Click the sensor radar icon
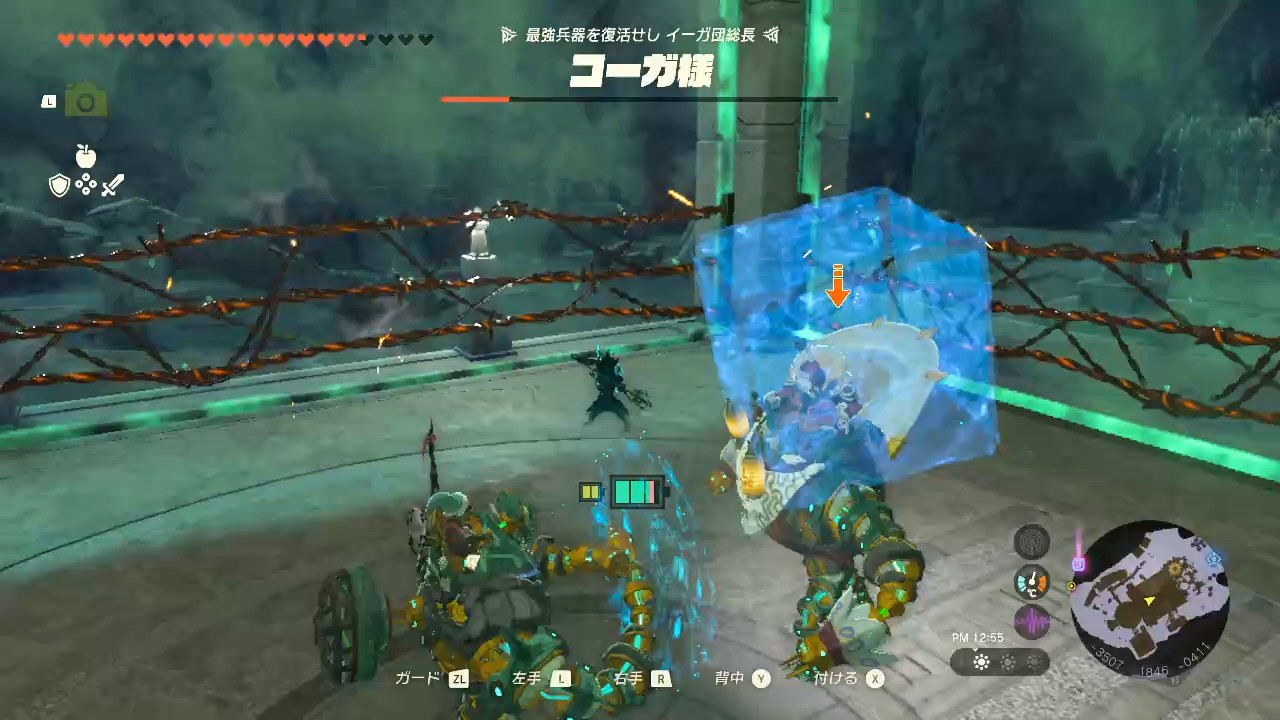Viewport: 1280px width, 720px height. tap(1031, 542)
